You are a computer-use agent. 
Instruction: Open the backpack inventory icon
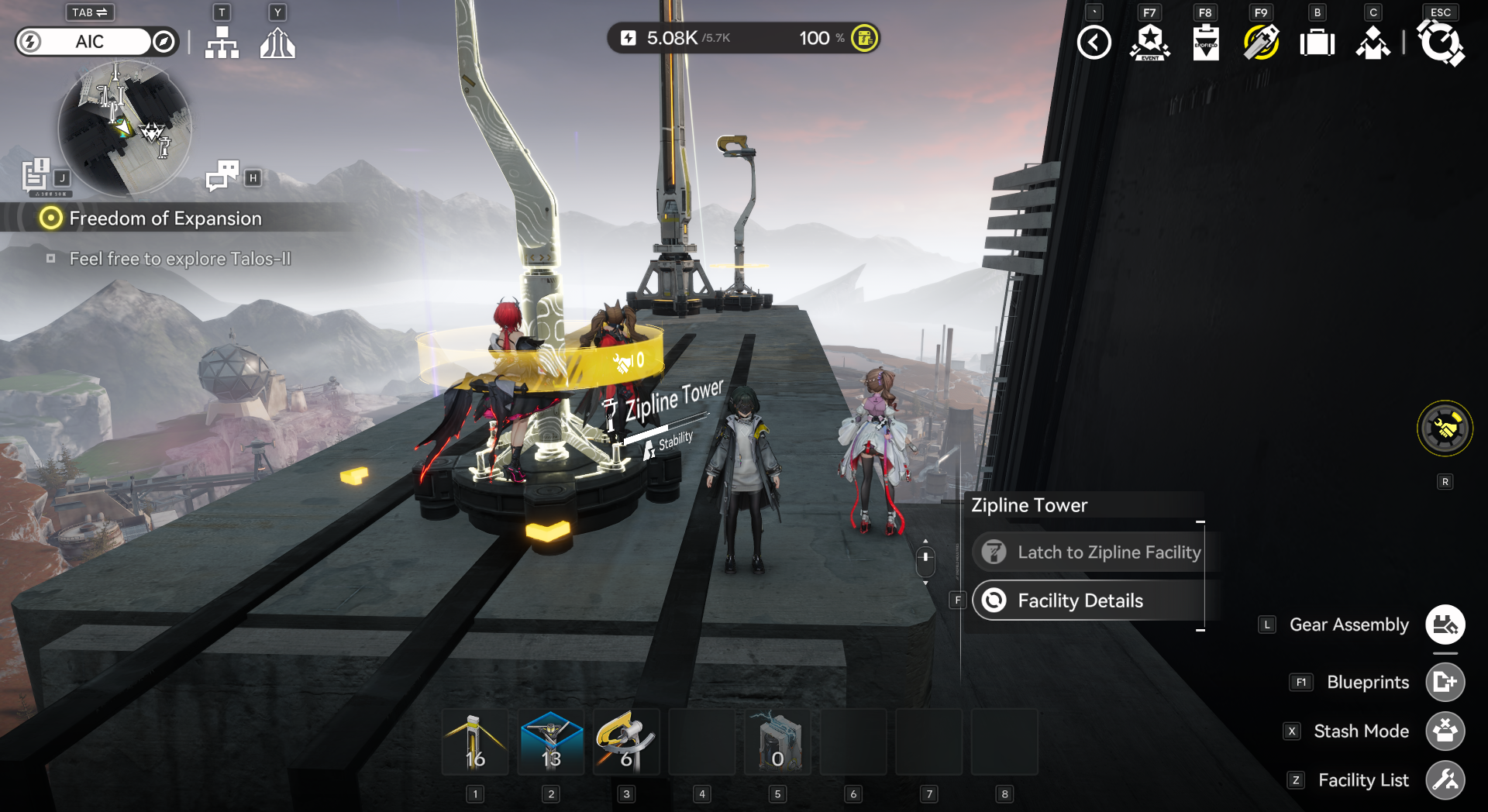(1317, 43)
